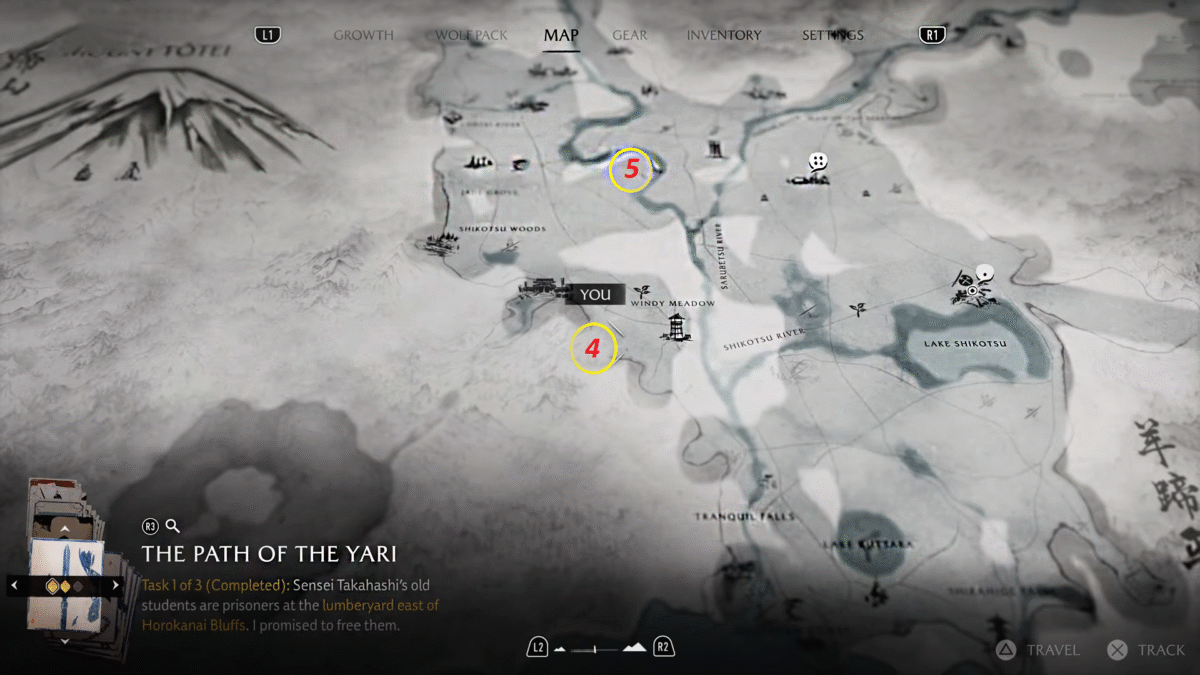Select the watchtower icon below Windy Meadow
This screenshot has height=675, width=1200.
pyautogui.click(x=677, y=326)
